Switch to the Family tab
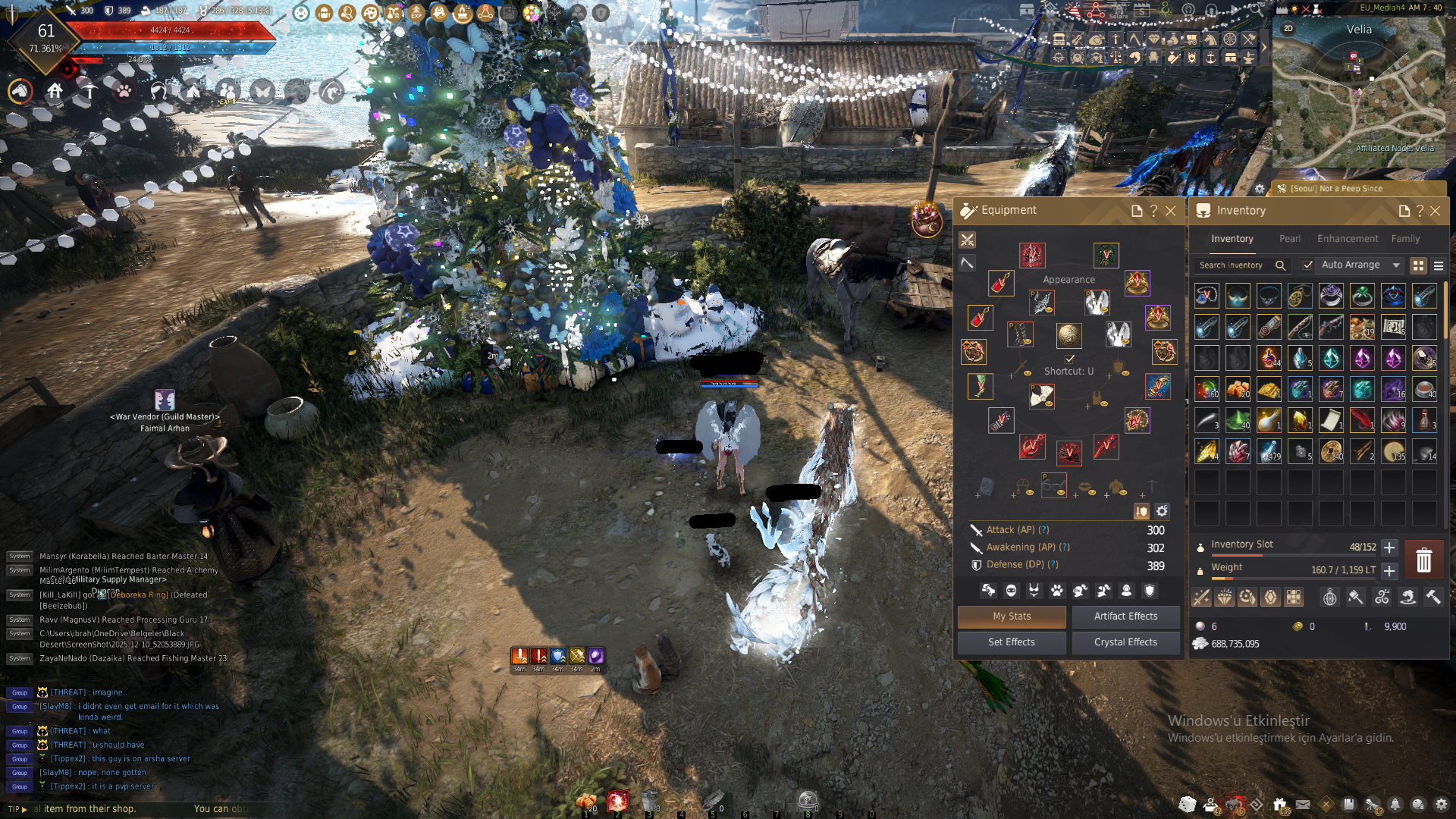Screen dimensions: 1456x819 1405,239
